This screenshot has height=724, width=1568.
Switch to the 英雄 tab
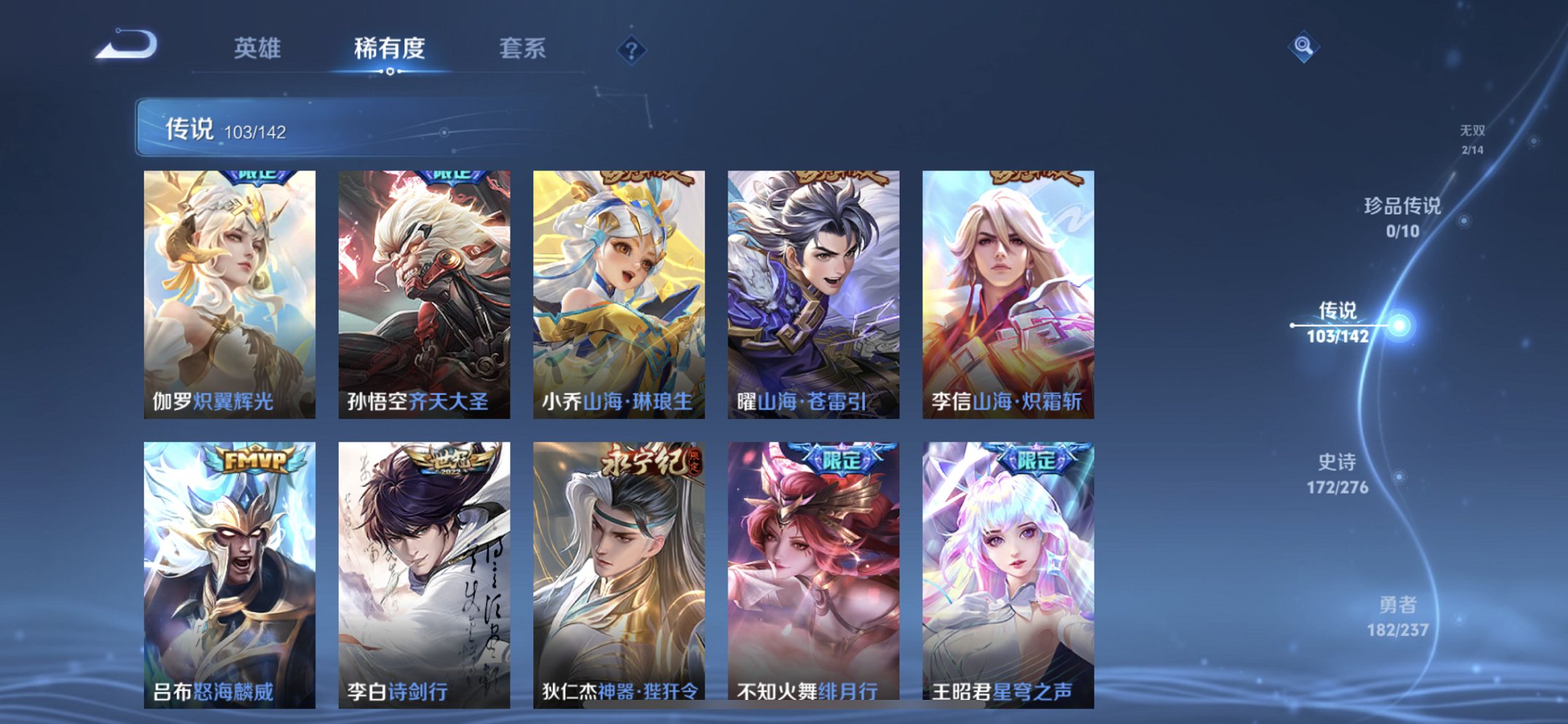click(259, 48)
